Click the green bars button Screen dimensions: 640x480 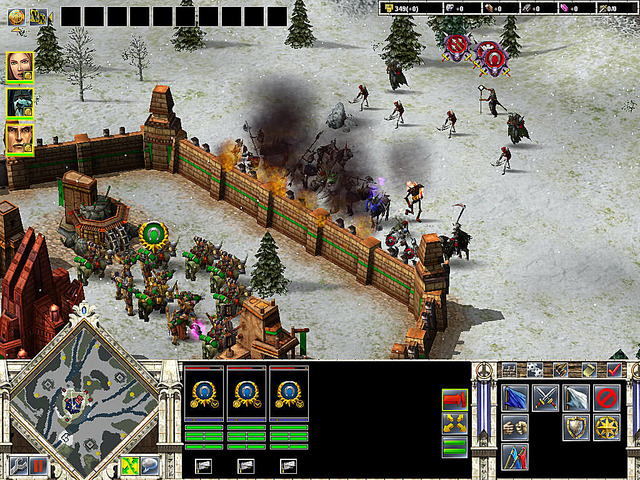(454, 446)
